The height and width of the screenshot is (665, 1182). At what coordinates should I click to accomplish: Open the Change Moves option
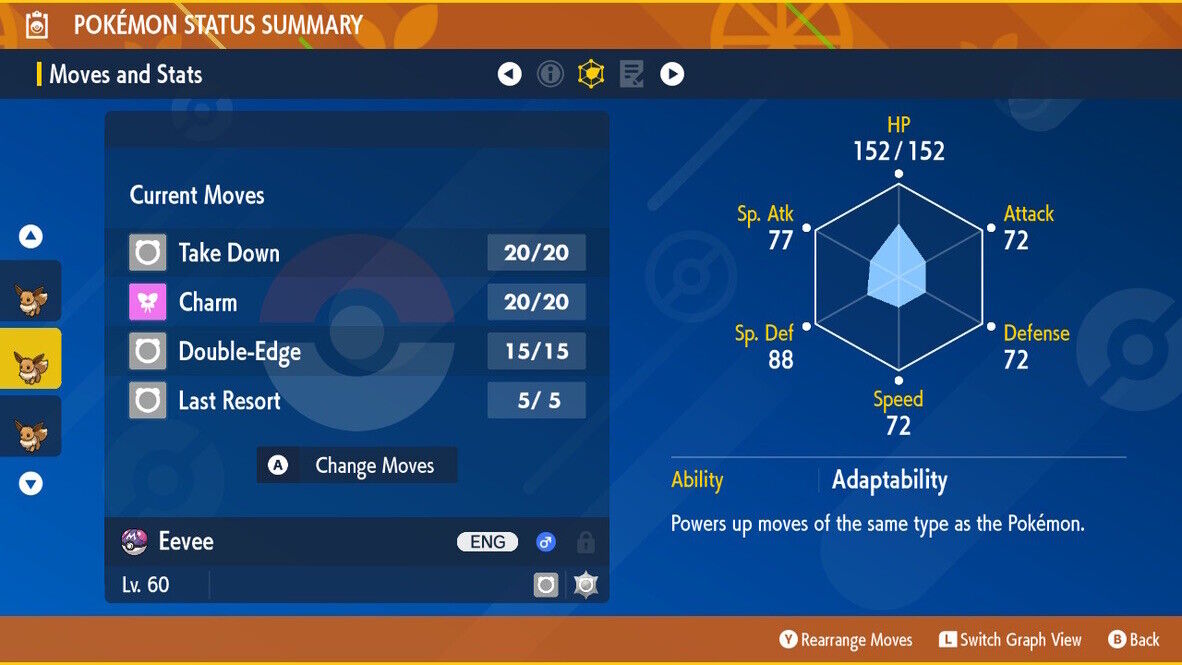point(357,466)
